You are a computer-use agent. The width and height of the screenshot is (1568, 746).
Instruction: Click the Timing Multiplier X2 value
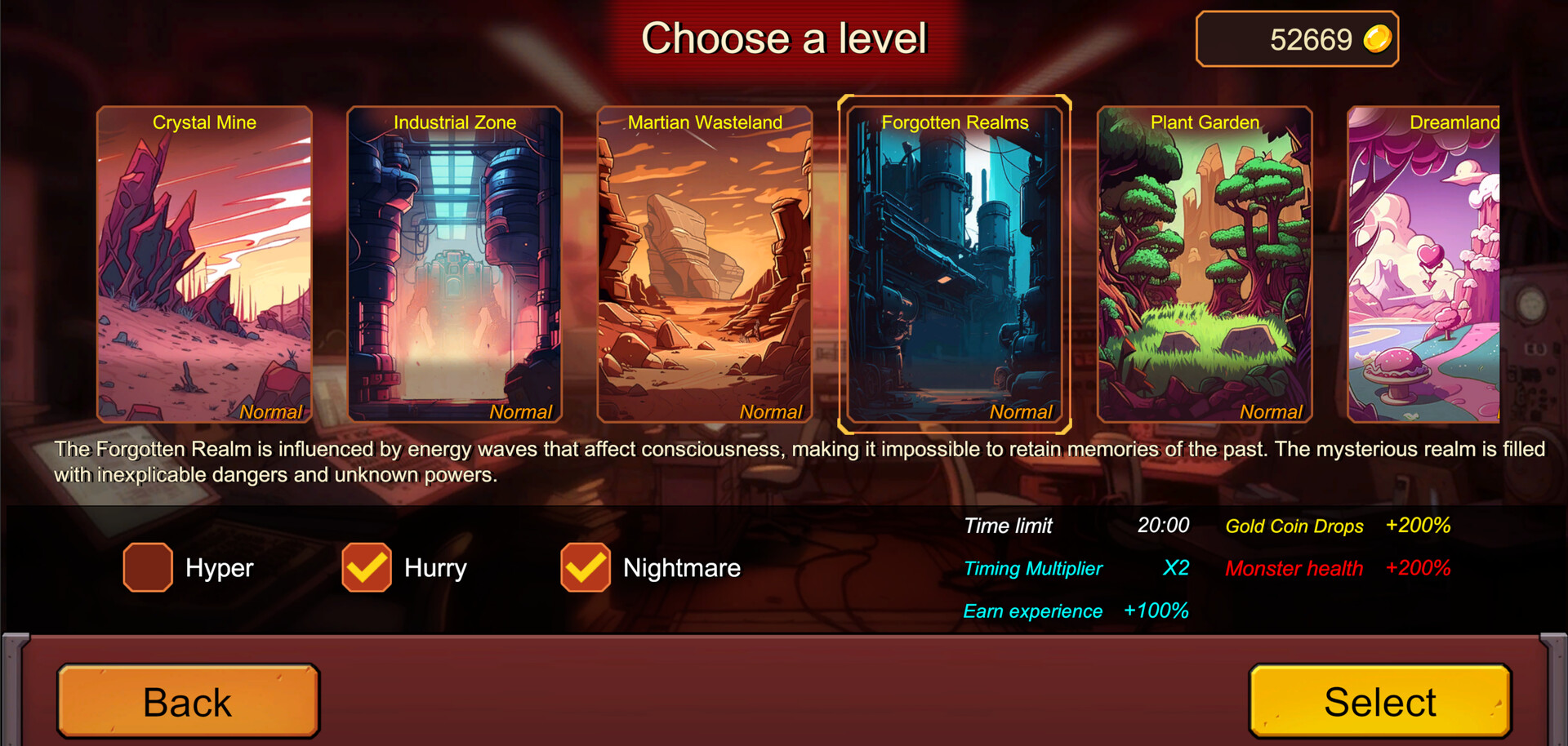[1176, 569]
